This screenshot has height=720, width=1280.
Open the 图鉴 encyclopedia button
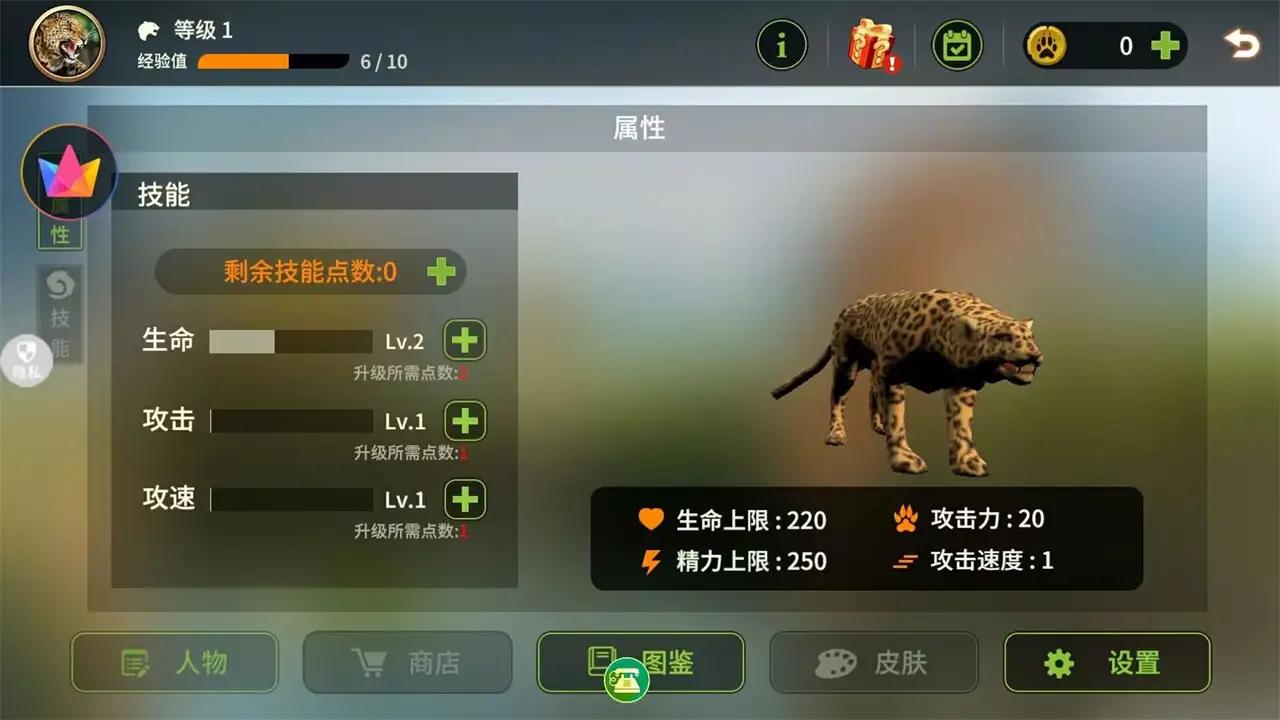point(640,662)
